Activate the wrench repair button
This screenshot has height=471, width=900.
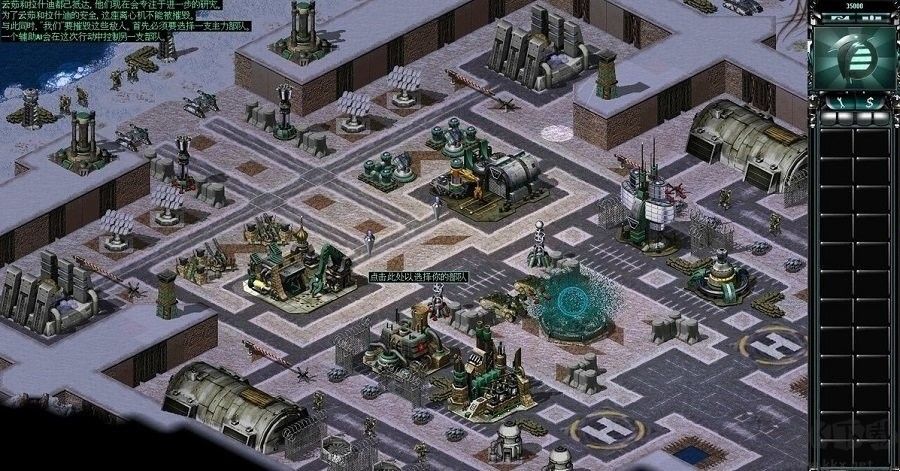click(x=841, y=101)
